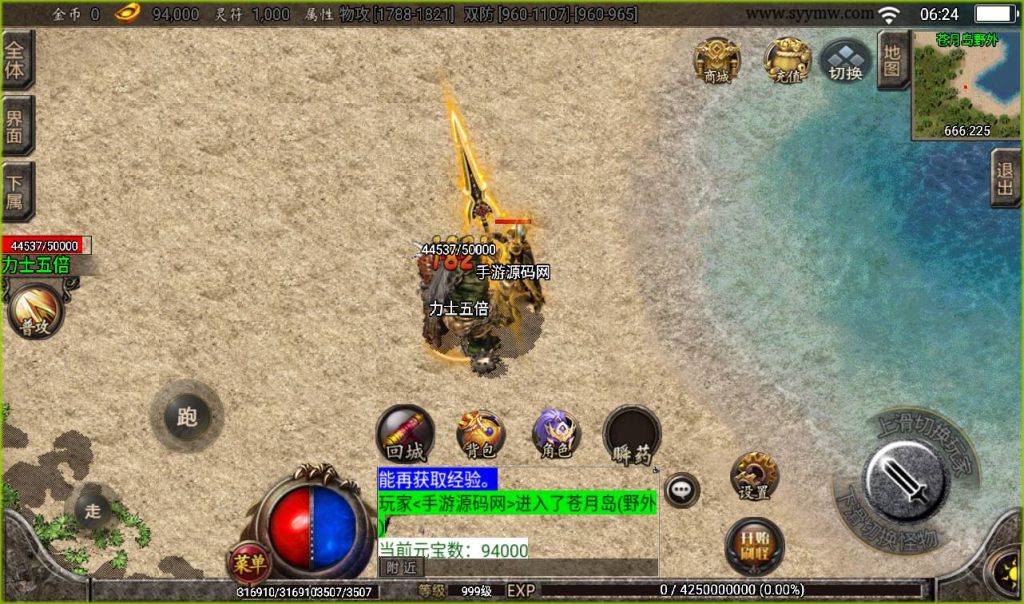Open the 菜单 menu button
1024x604 pixels.
250,564
